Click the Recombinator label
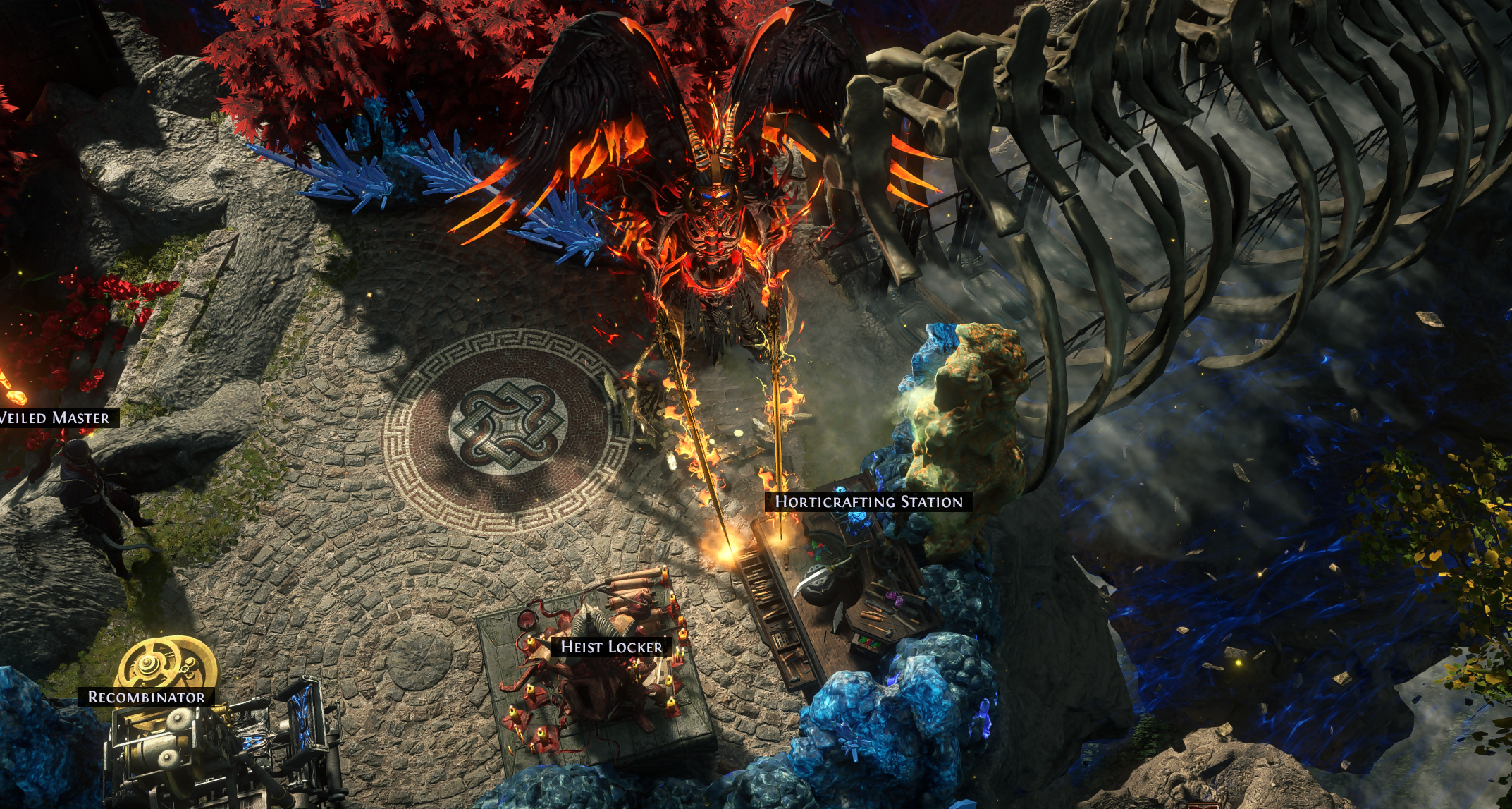Viewport: 1512px width, 809px height. pos(146,697)
